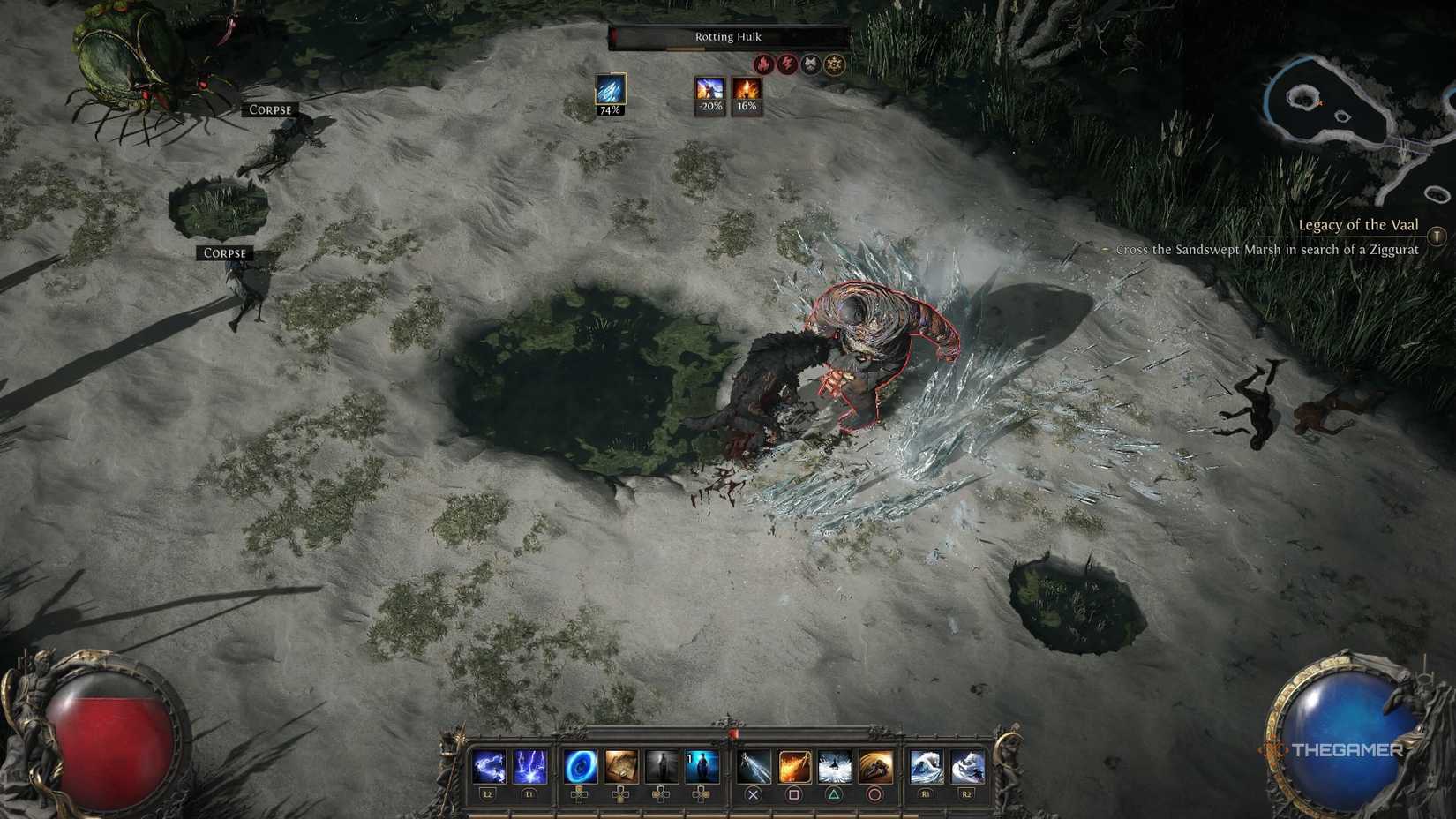Click the flame wall skill on the Square button
This screenshot has width=1456, height=819.
(792, 766)
